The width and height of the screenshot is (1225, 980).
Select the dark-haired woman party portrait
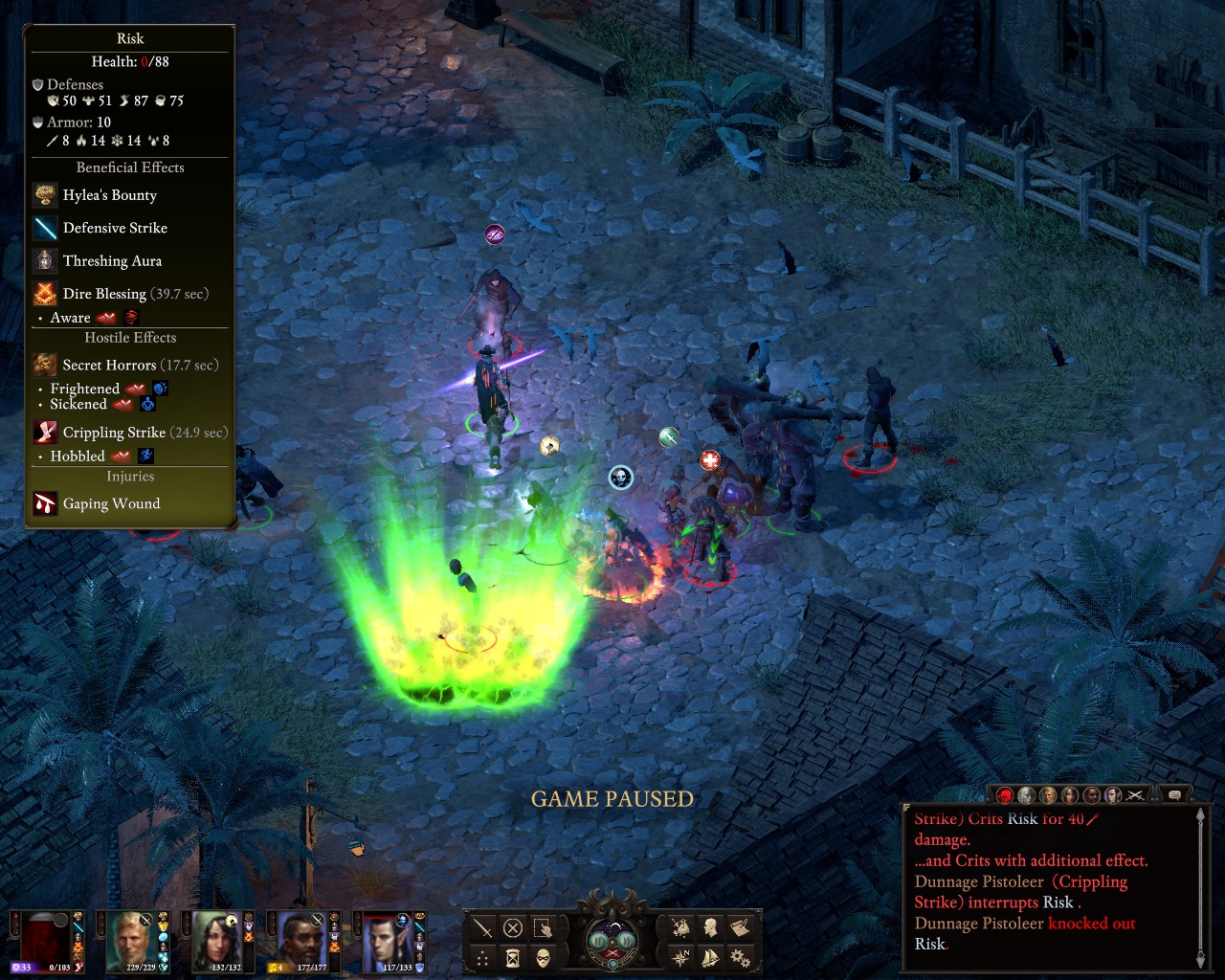coord(218,940)
